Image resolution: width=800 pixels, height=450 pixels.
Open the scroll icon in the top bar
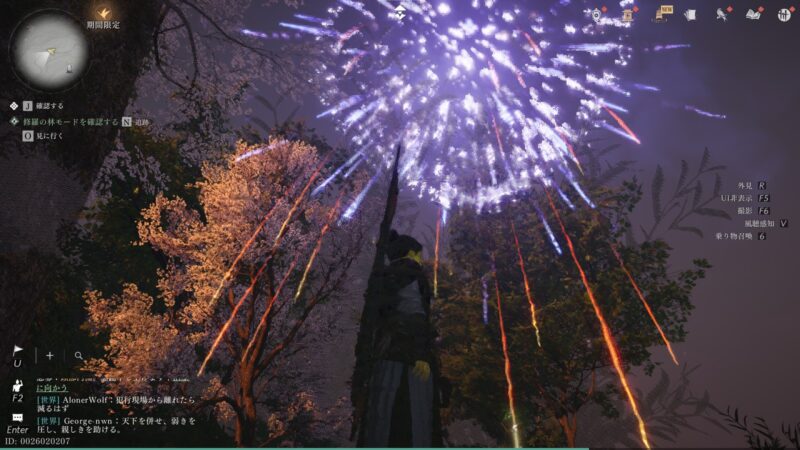click(x=628, y=14)
